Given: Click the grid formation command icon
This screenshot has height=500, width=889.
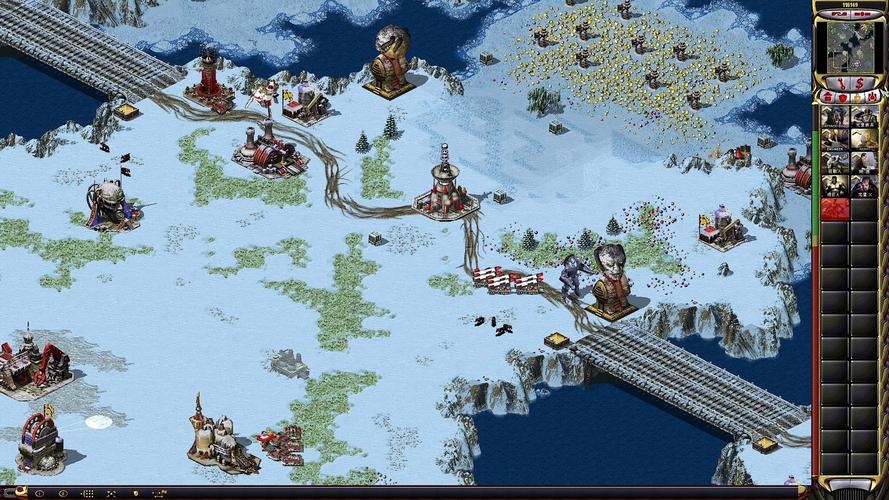Looking at the screenshot, I should [89, 494].
